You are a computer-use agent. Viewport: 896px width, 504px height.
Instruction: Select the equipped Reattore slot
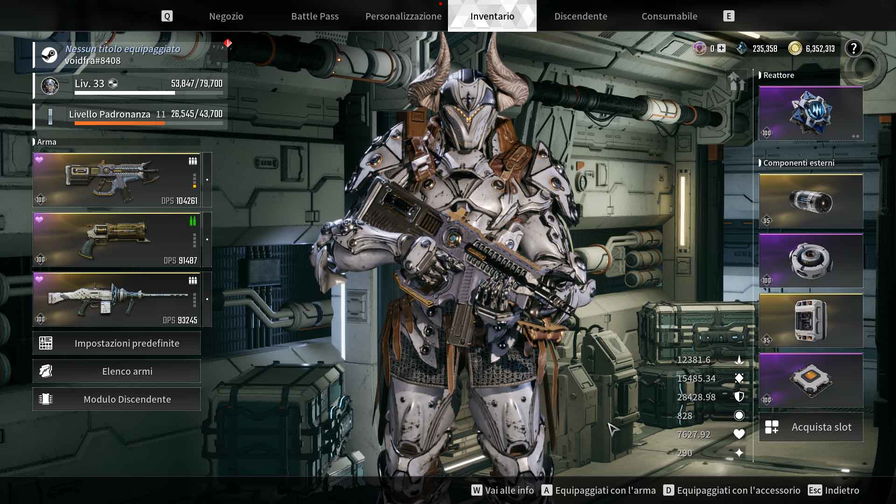point(810,113)
